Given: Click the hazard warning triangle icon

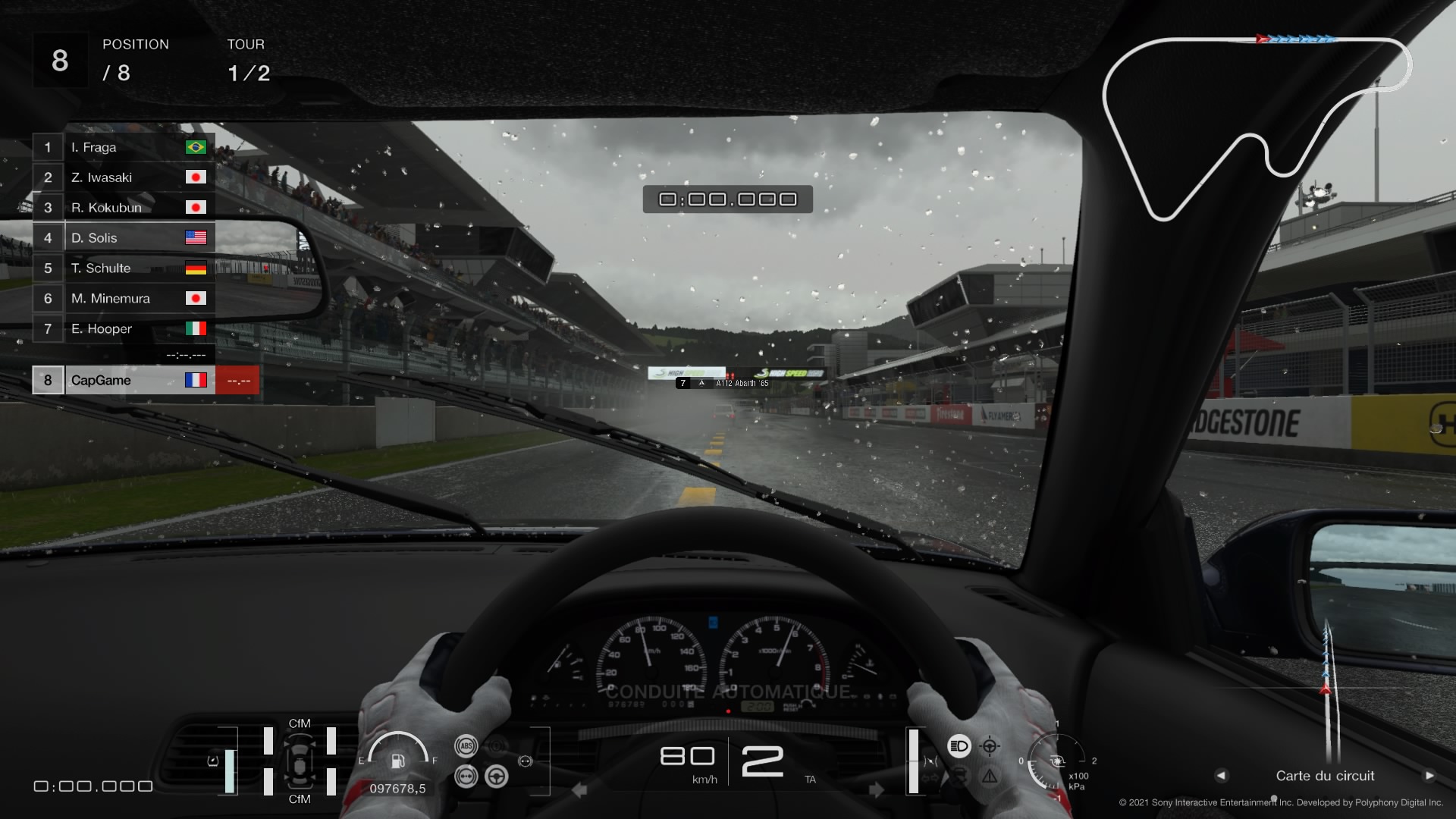Looking at the screenshot, I should pos(990,777).
